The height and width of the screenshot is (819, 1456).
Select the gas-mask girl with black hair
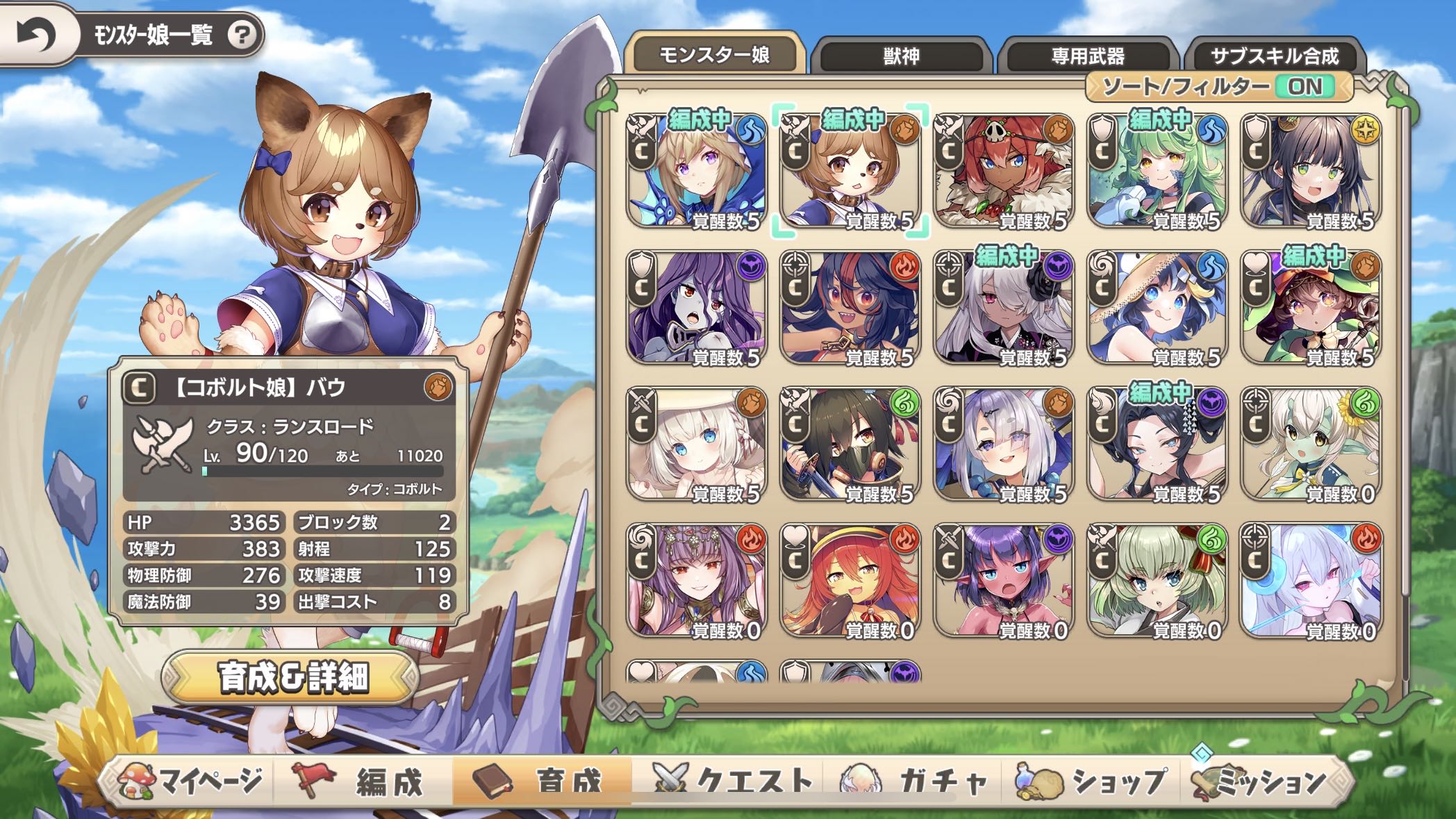pos(850,445)
